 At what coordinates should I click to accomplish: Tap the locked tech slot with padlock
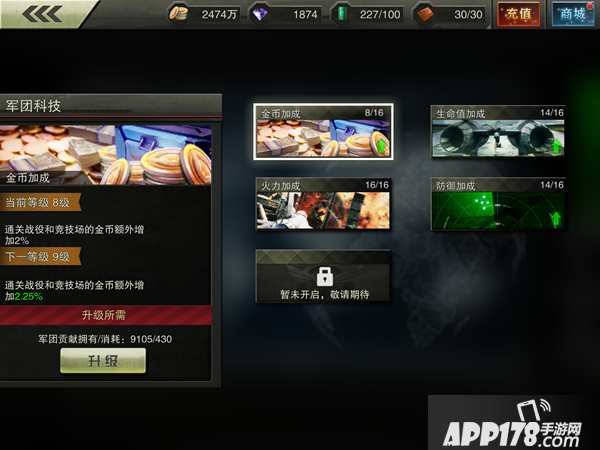(323, 277)
